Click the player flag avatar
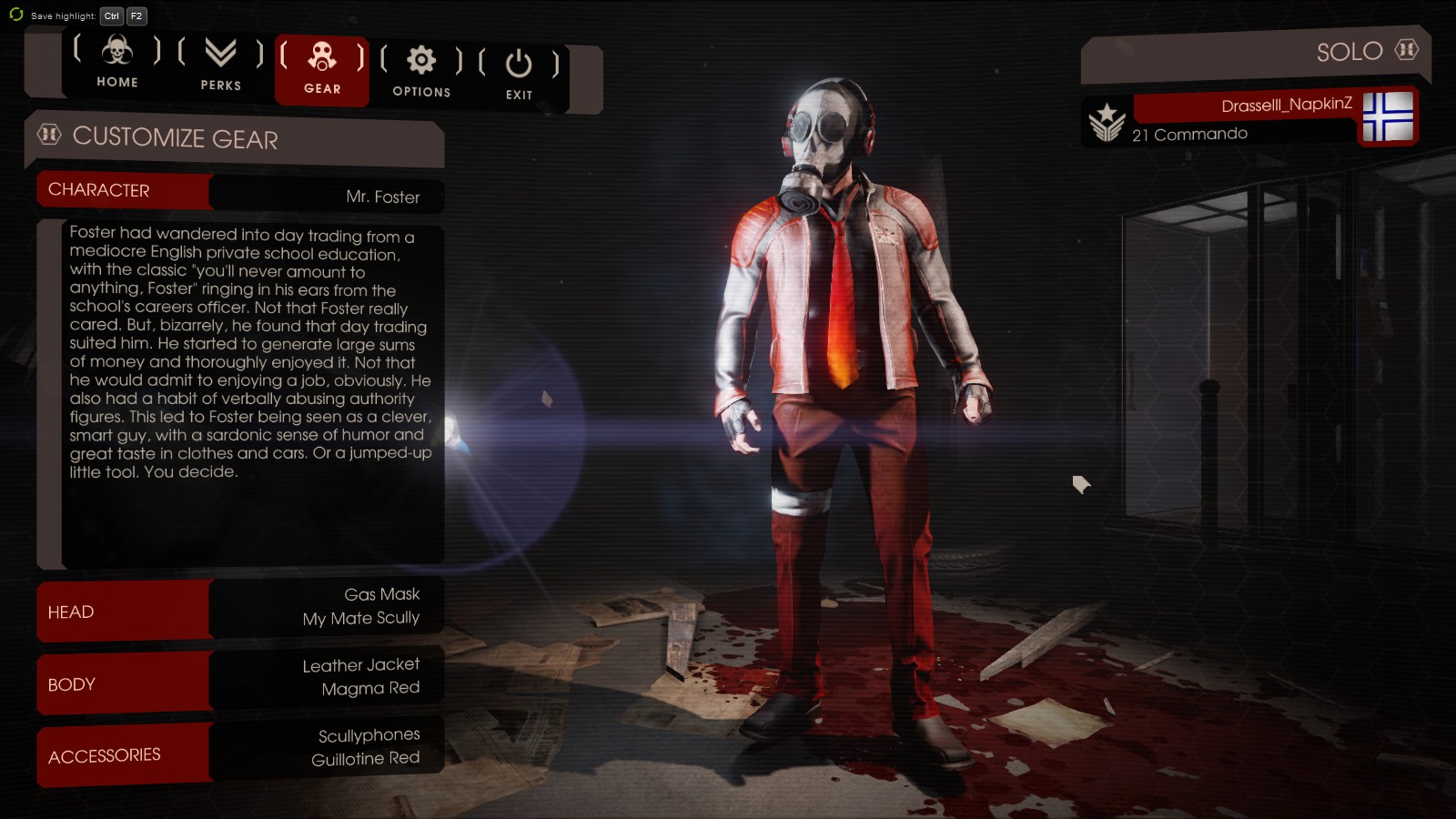Screen dimensions: 1456x819 tap(1388, 116)
